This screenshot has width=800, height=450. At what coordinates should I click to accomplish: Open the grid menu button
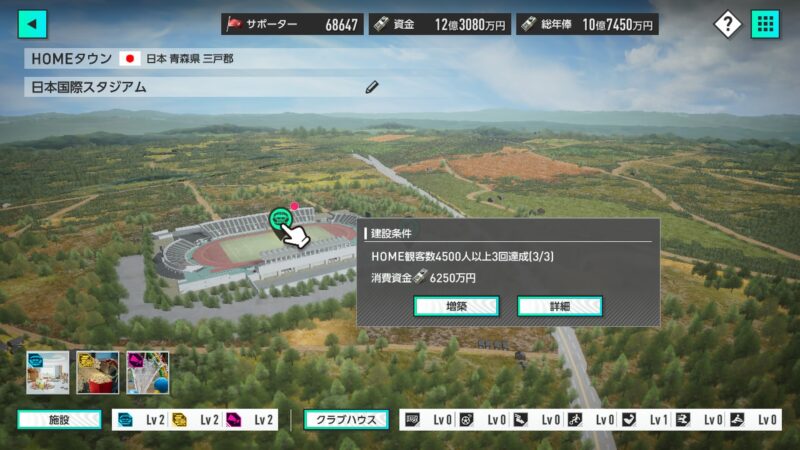[765, 24]
